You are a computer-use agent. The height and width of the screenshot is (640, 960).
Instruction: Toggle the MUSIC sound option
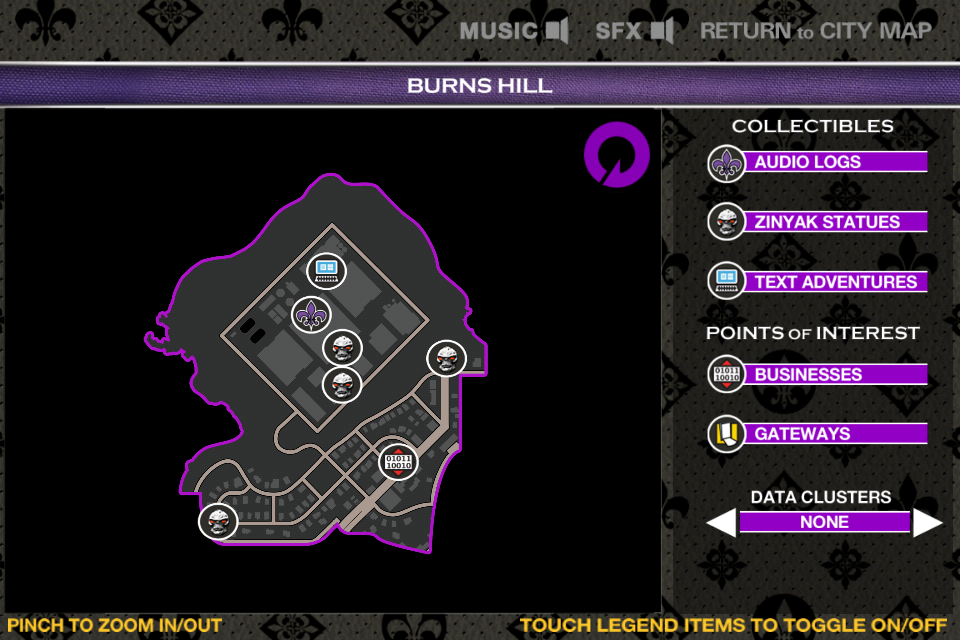[514, 31]
